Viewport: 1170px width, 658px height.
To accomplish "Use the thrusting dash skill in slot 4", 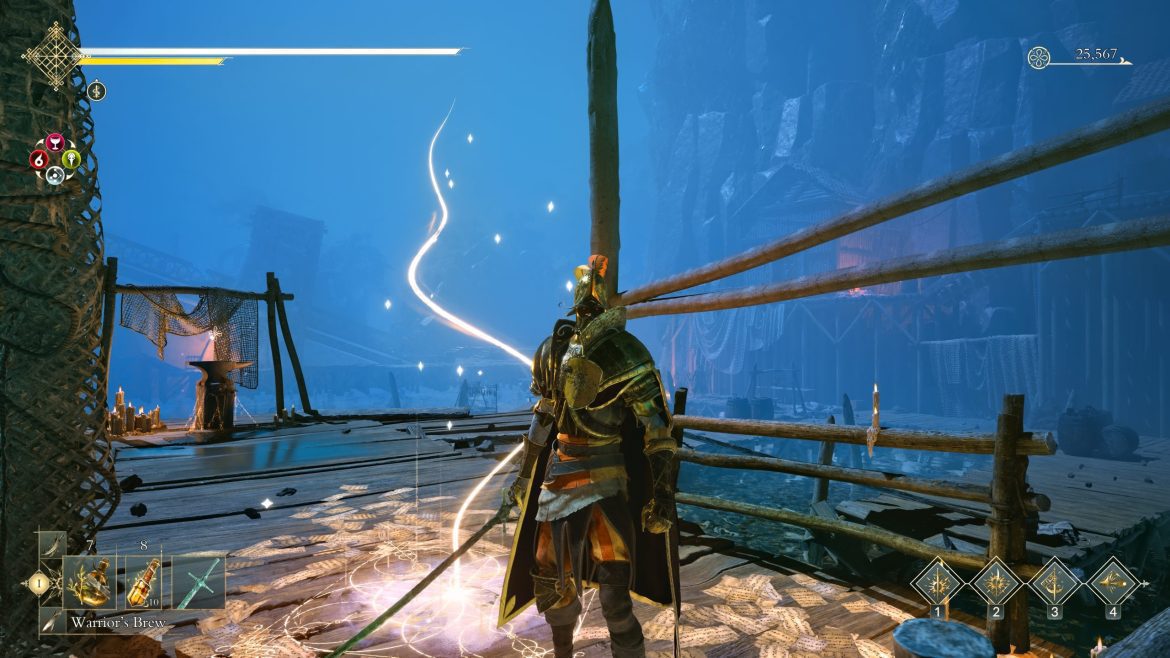I will pyautogui.click(x=1111, y=581).
